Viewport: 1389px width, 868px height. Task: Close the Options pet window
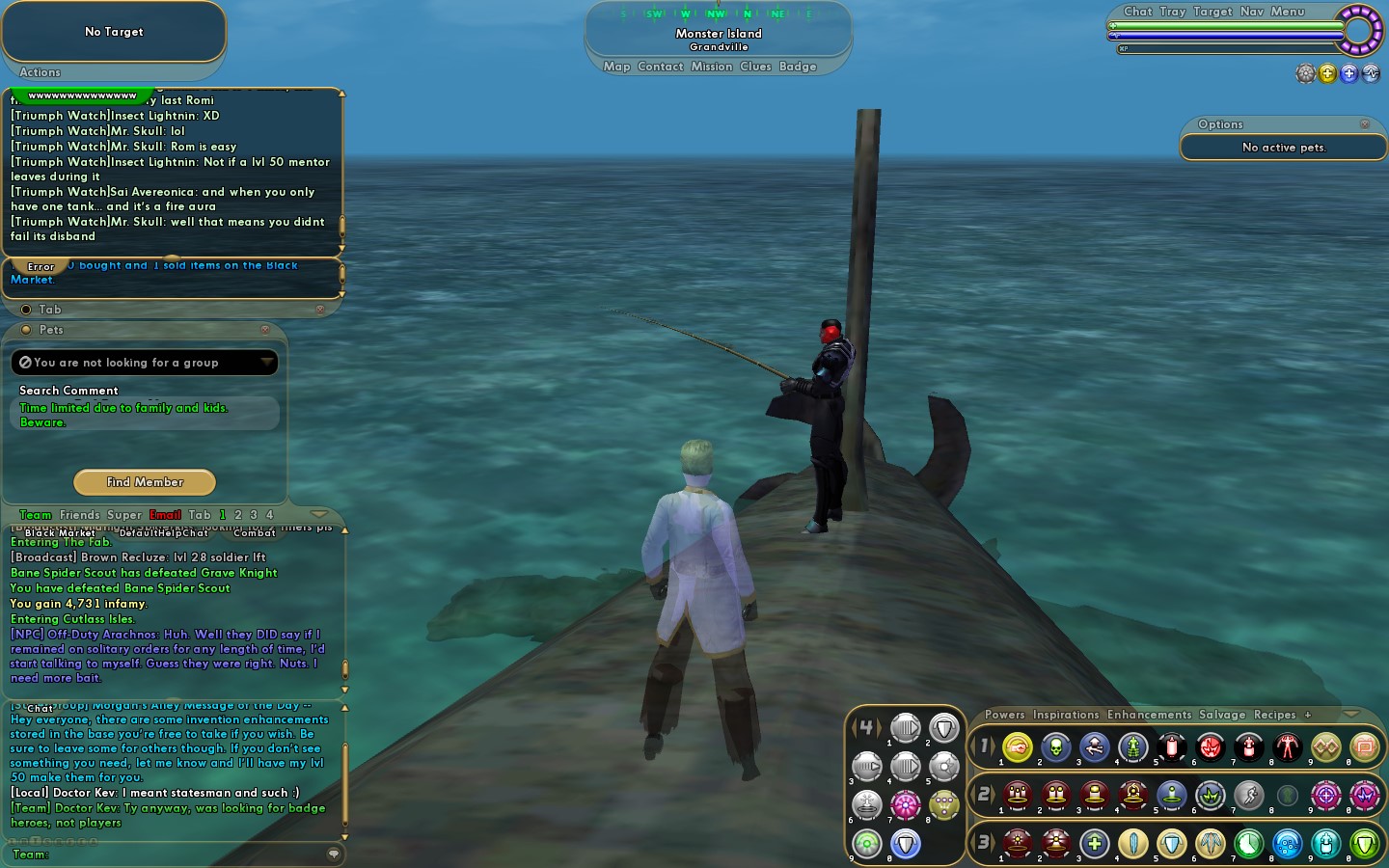point(1365,124)
